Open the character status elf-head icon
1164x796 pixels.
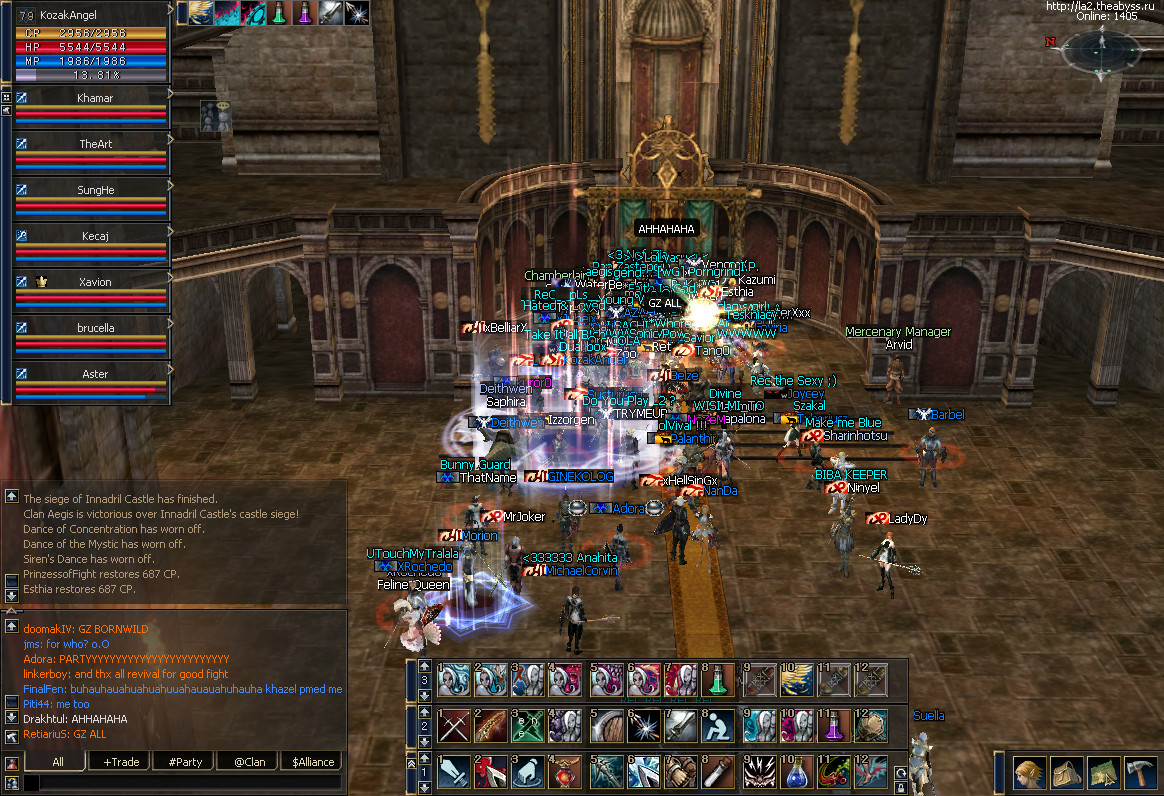(1030, 774)
